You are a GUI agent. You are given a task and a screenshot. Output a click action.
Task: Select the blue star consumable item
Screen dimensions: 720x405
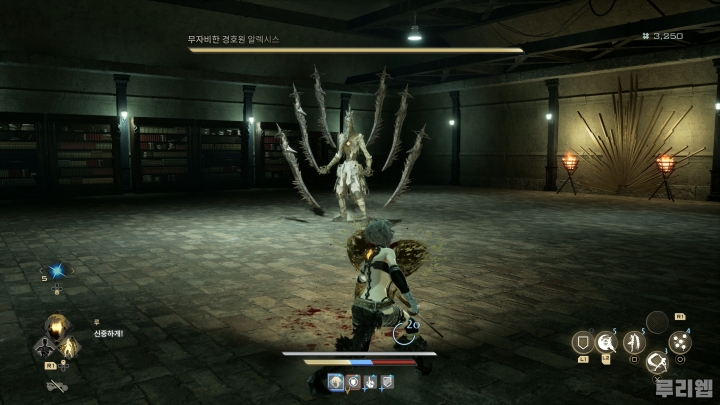[57, 272]
